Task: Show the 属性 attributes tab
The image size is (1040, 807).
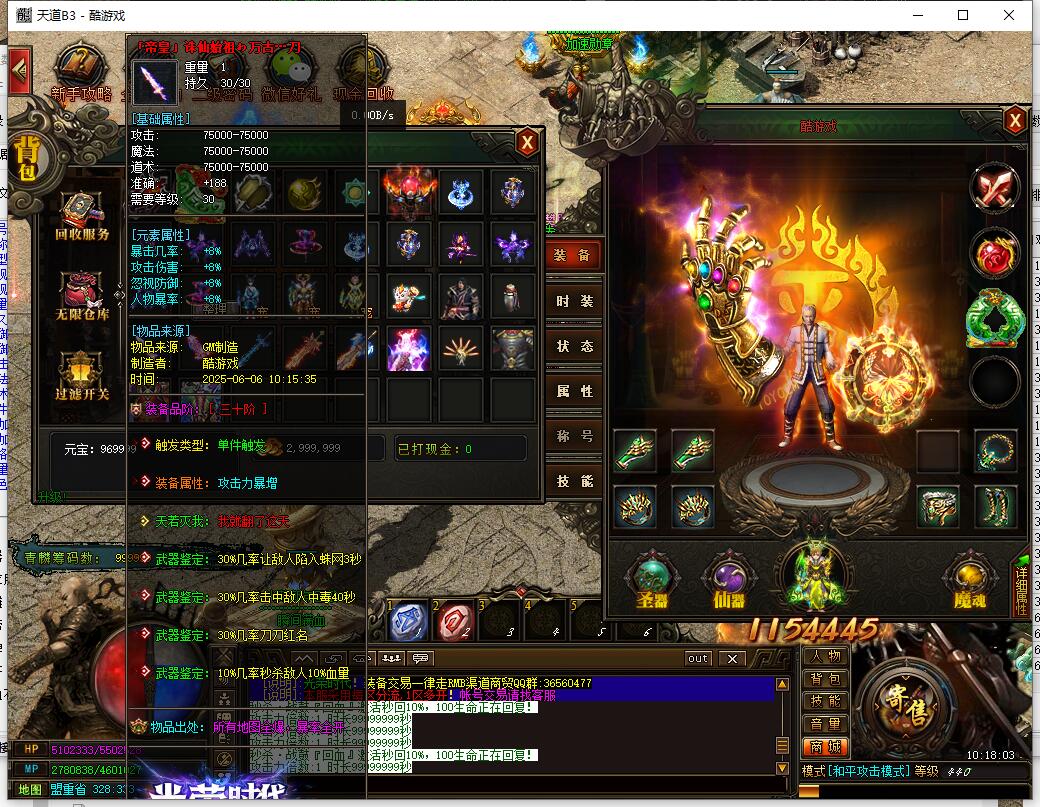Action: [x=575, y=391]
